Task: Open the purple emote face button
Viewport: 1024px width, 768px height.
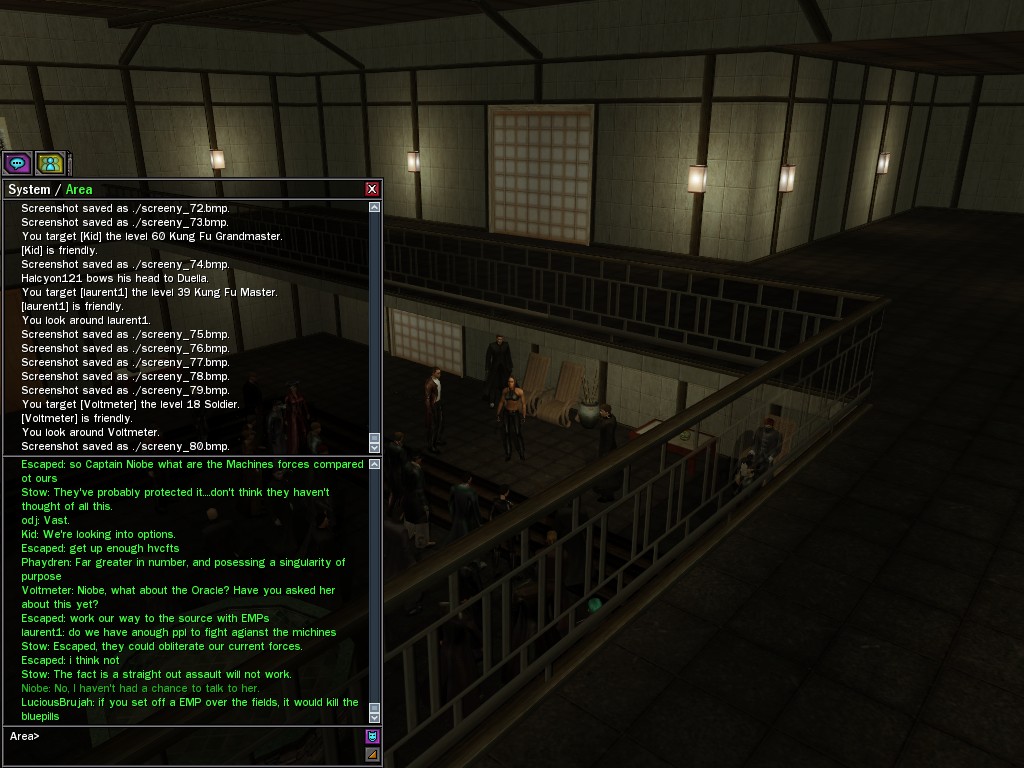Action: (372, 736)
